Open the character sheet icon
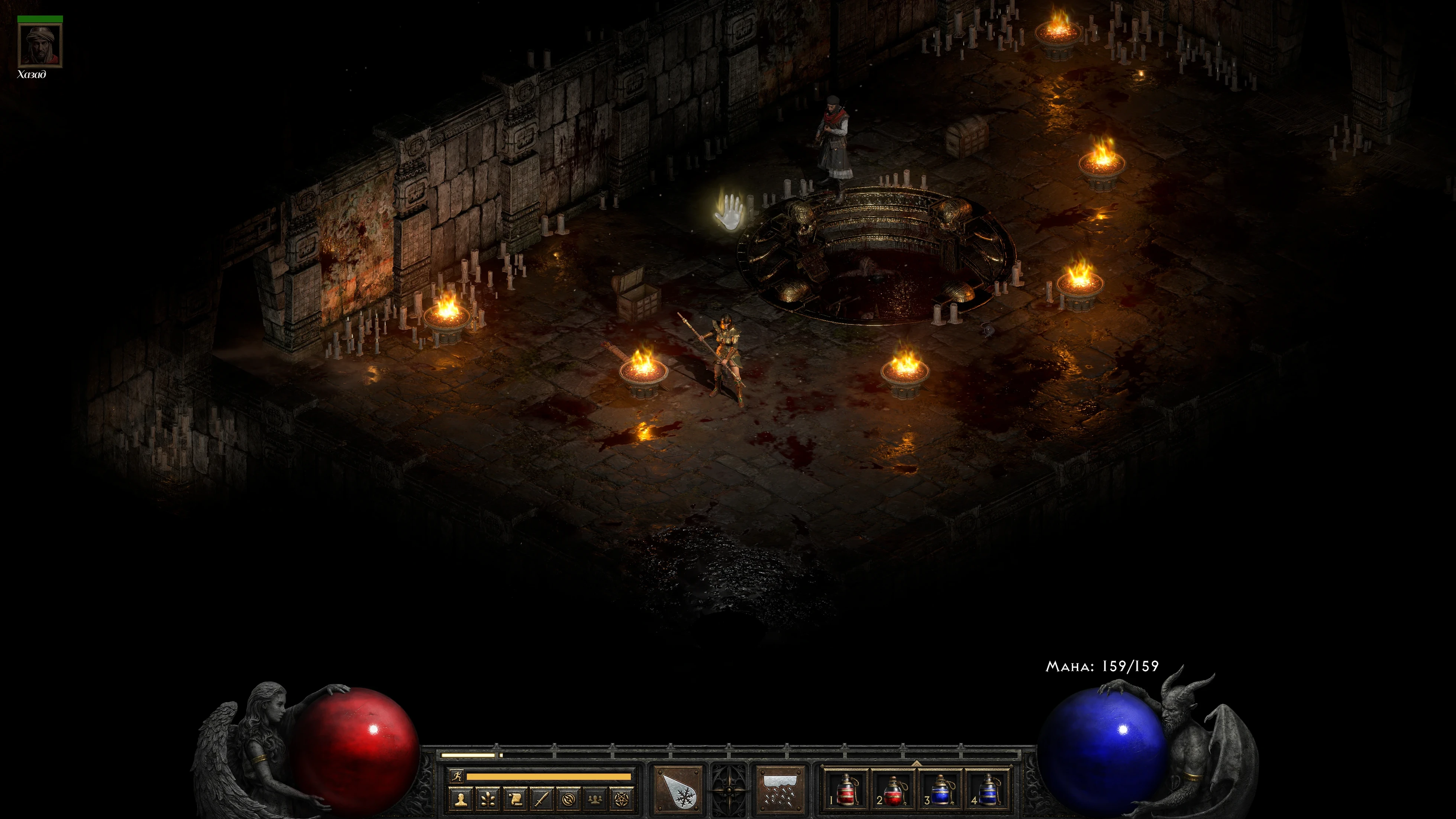 point(461,799)
